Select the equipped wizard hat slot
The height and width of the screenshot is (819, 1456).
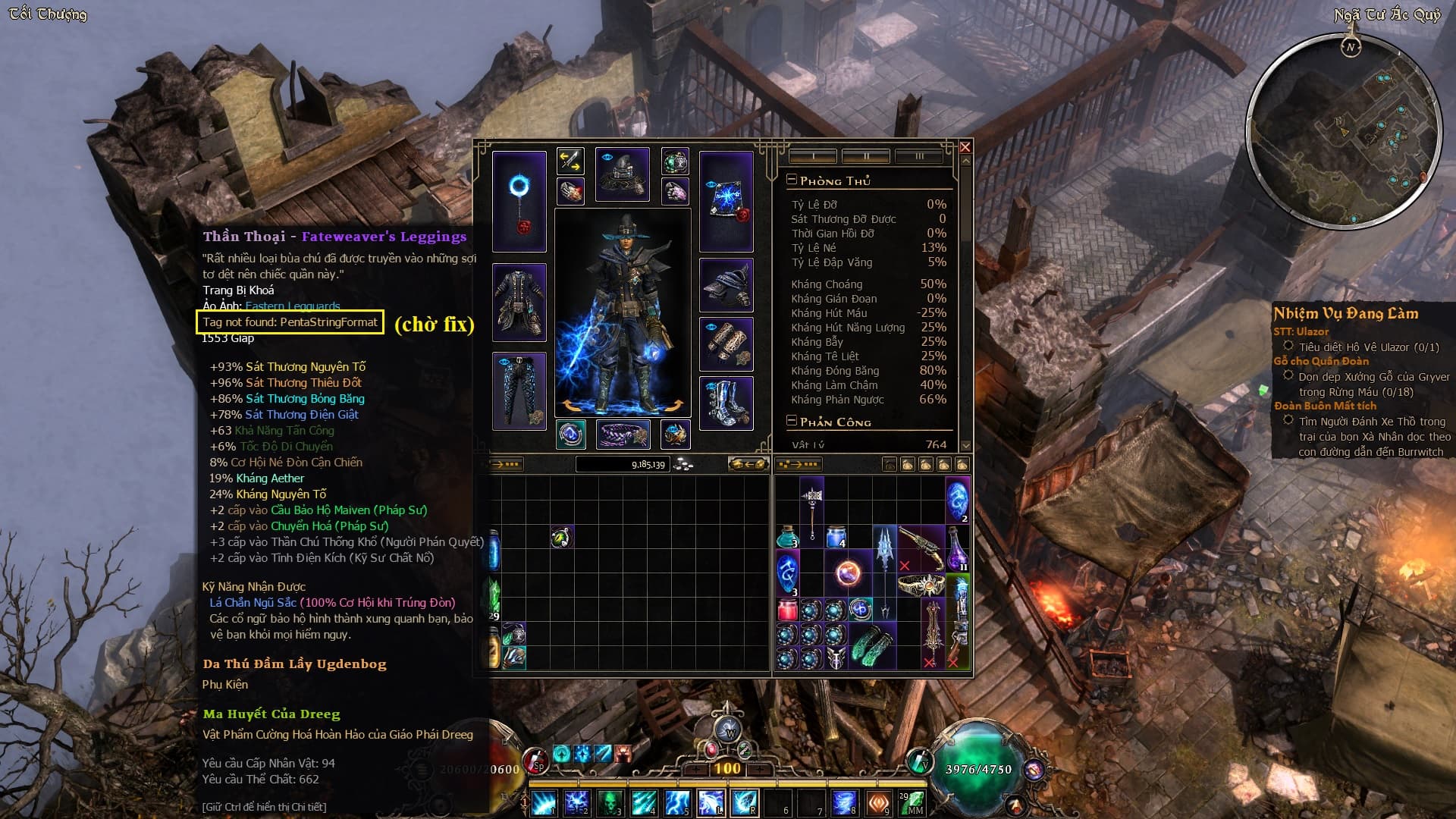tap(622, 174)
